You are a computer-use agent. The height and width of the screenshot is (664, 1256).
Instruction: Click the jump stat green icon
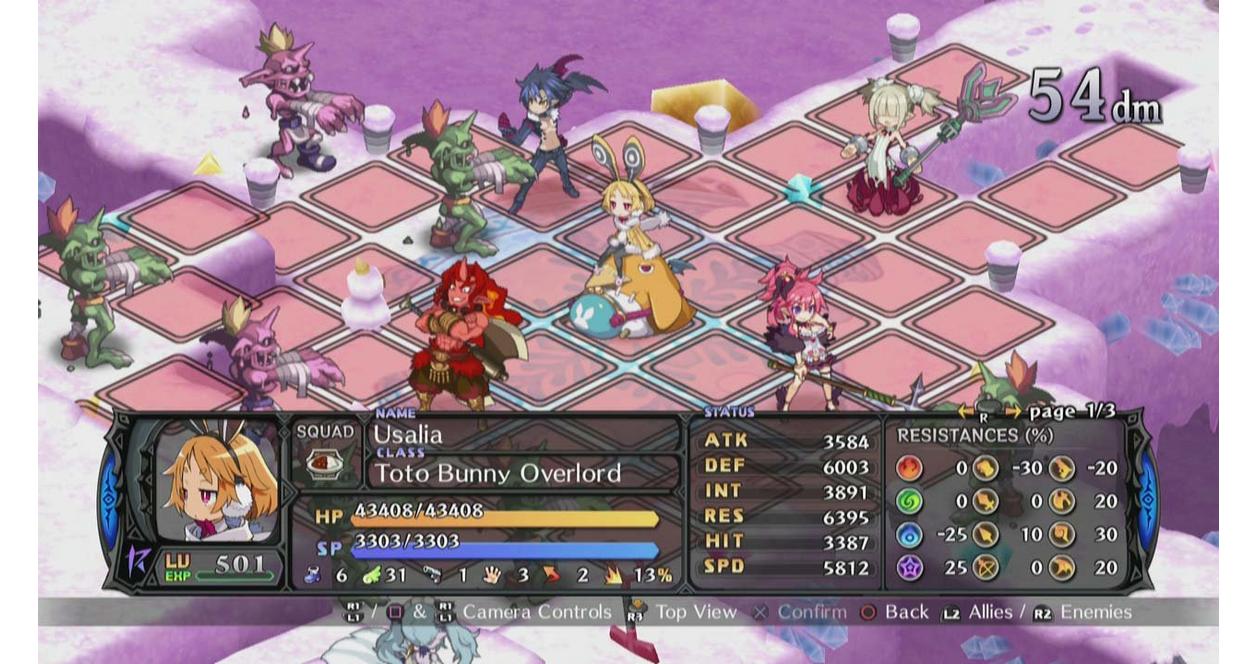[370, 575]
